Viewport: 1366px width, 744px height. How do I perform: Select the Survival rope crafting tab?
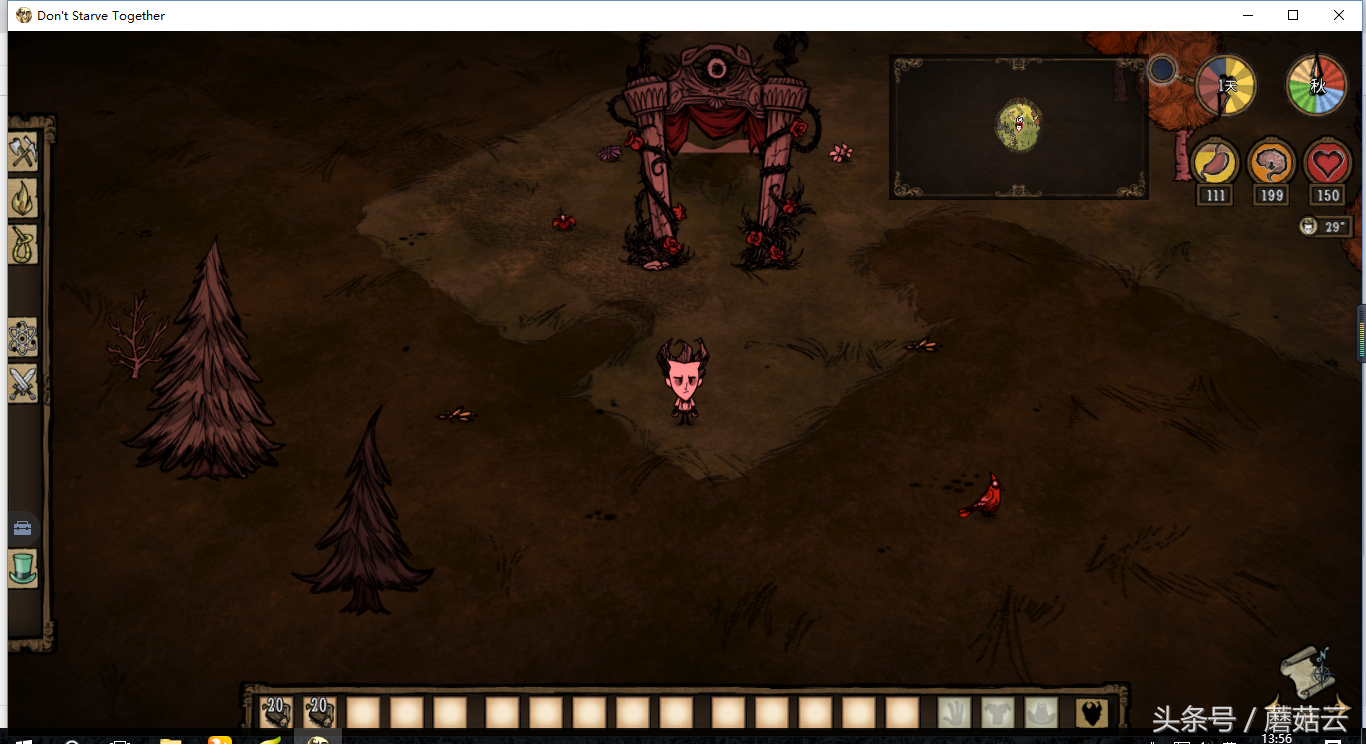[x=23, y=243]
